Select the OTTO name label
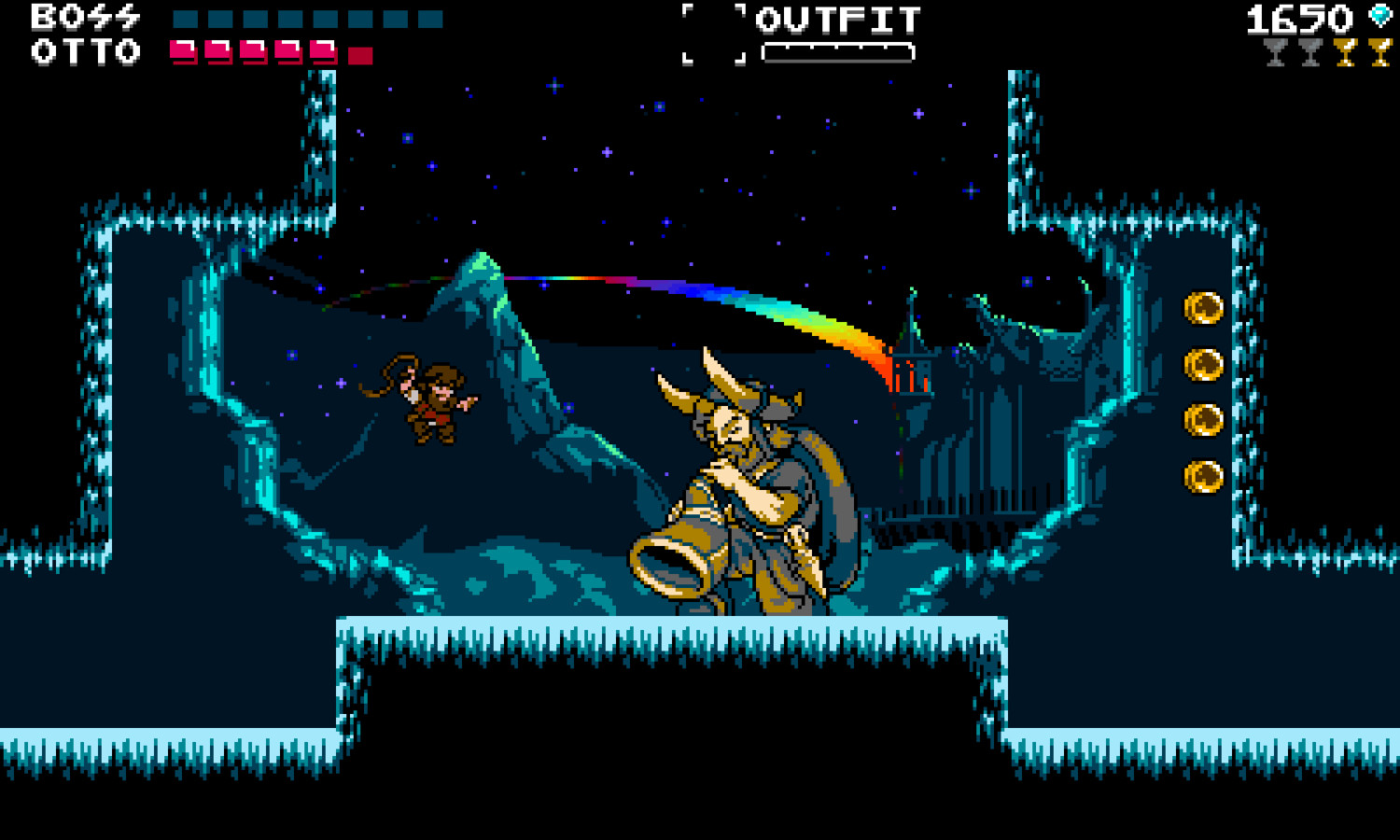 click(84, 53)
